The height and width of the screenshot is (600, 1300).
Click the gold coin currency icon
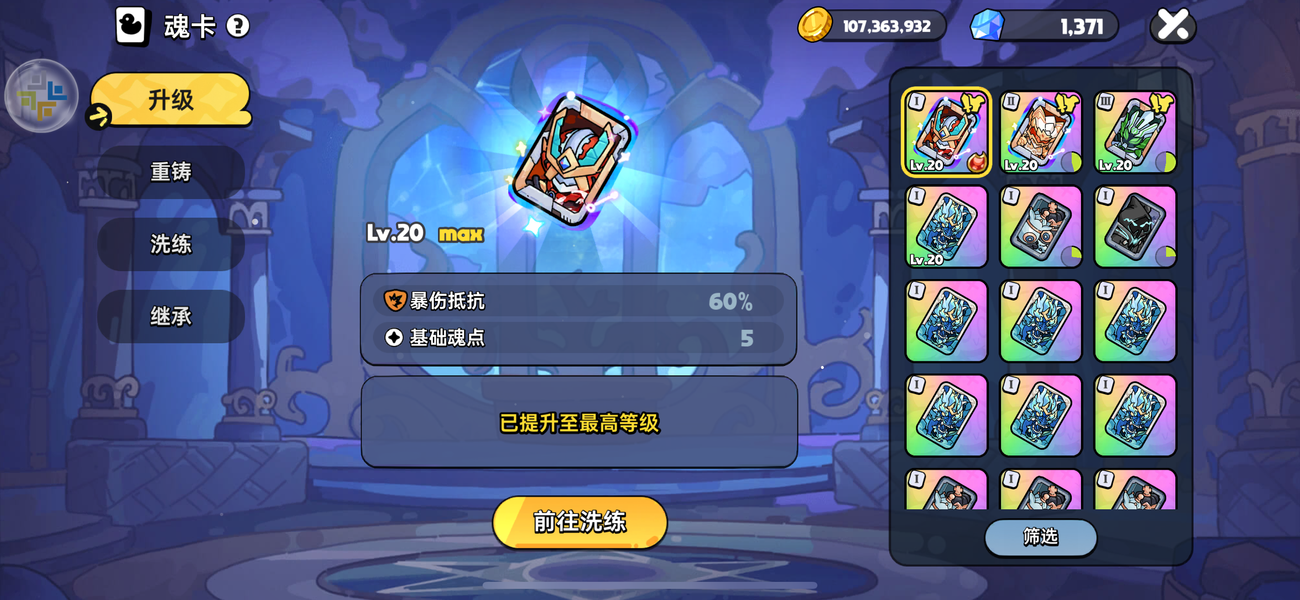(x=815, y=25)
